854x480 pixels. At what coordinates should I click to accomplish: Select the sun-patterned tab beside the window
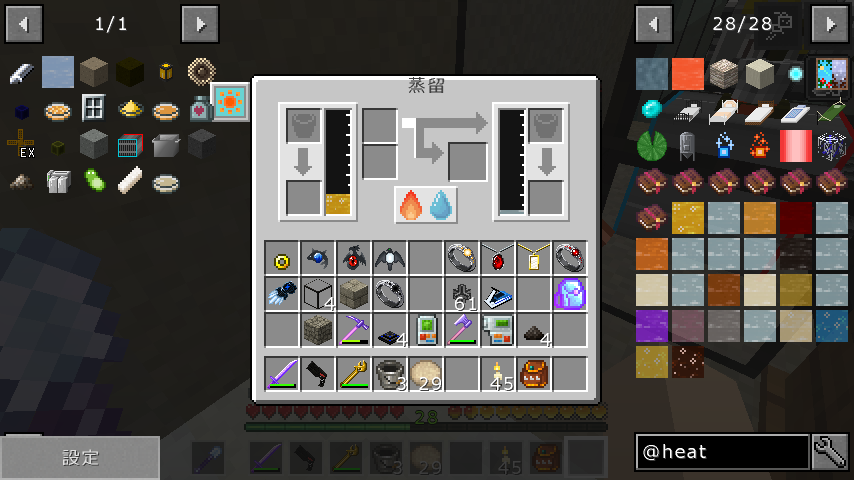point(231,102)
